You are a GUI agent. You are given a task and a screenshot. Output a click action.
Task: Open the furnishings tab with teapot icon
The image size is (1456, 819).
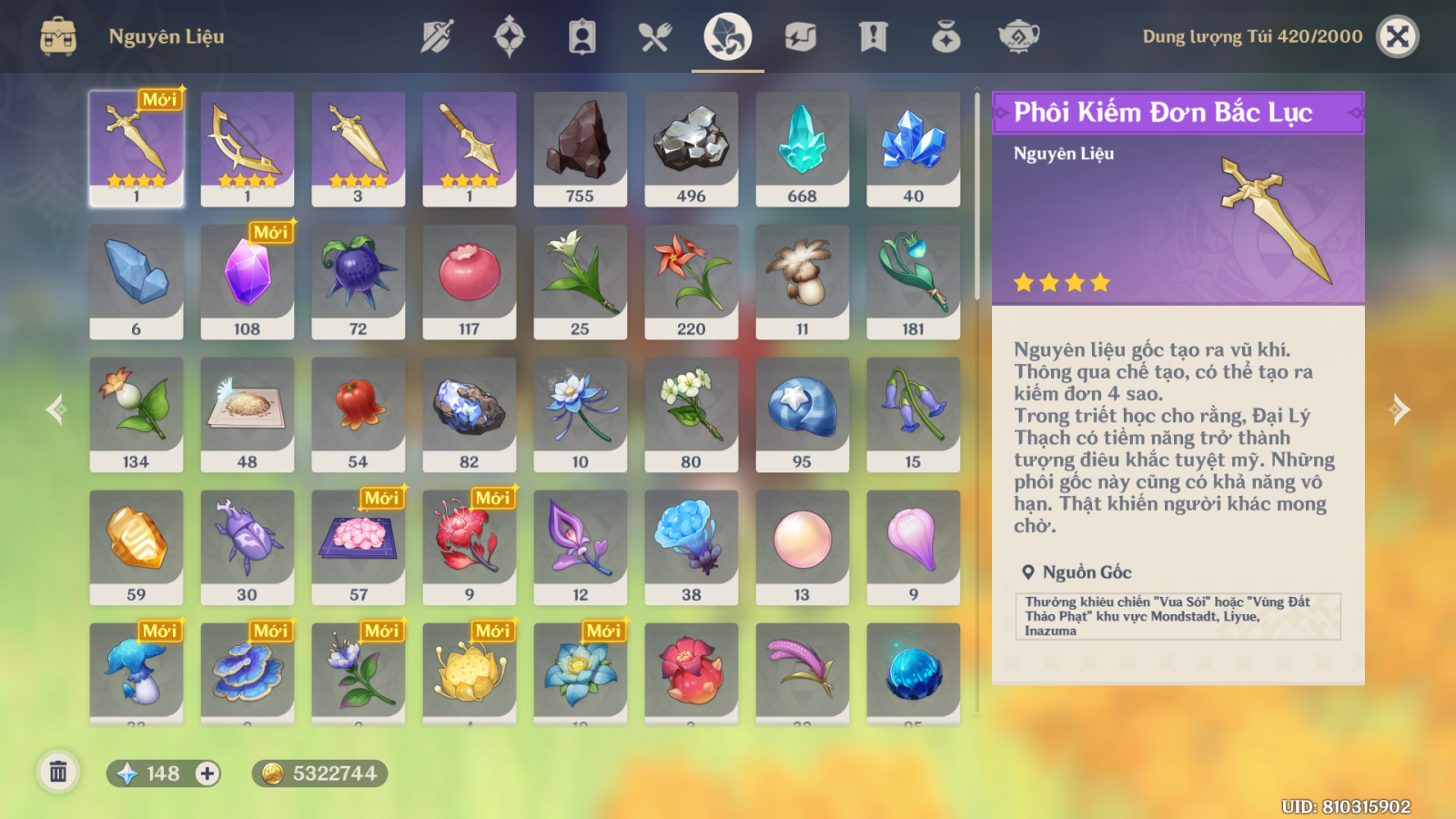click(1018, 36)
